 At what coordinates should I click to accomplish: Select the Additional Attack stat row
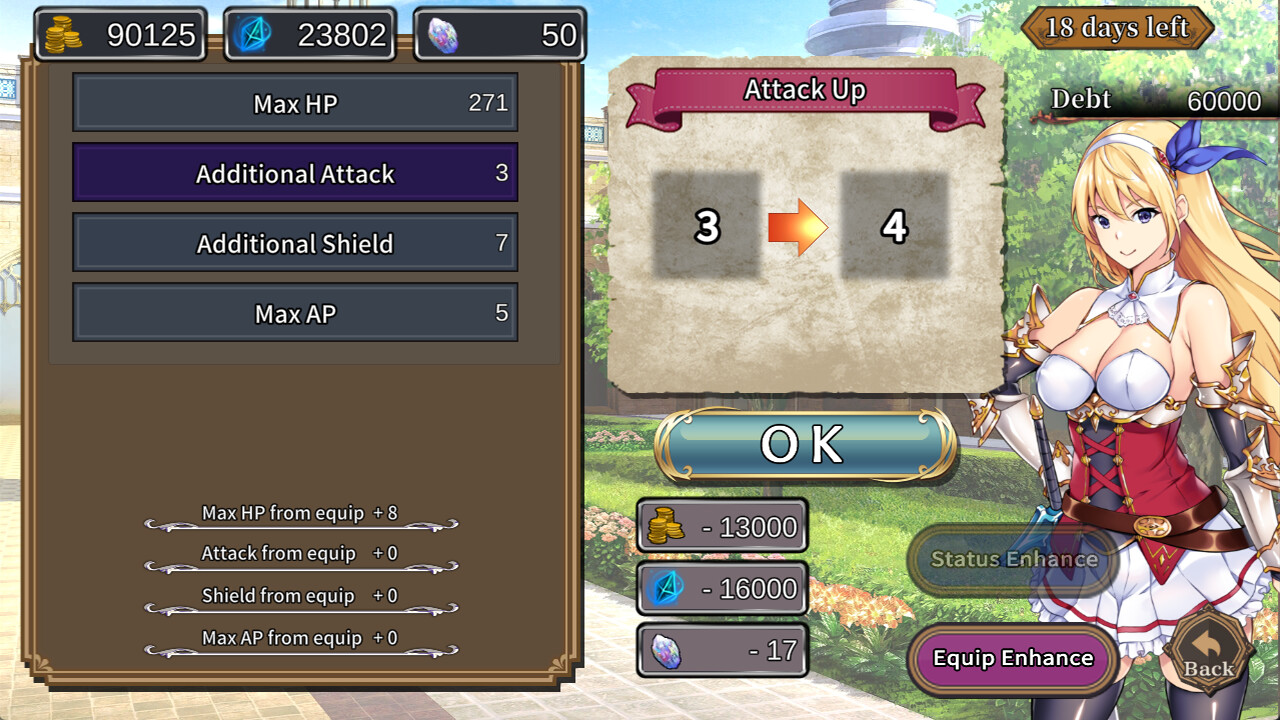pyautogui.click(x=295, y=172)
